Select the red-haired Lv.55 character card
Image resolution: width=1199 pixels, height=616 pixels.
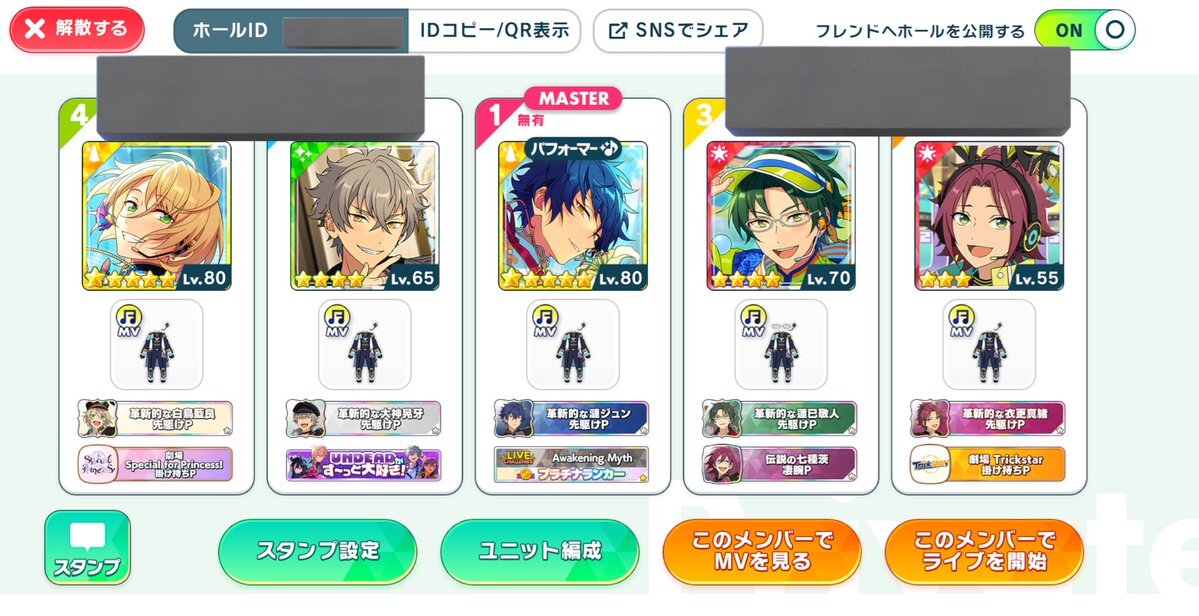(988, 216)
